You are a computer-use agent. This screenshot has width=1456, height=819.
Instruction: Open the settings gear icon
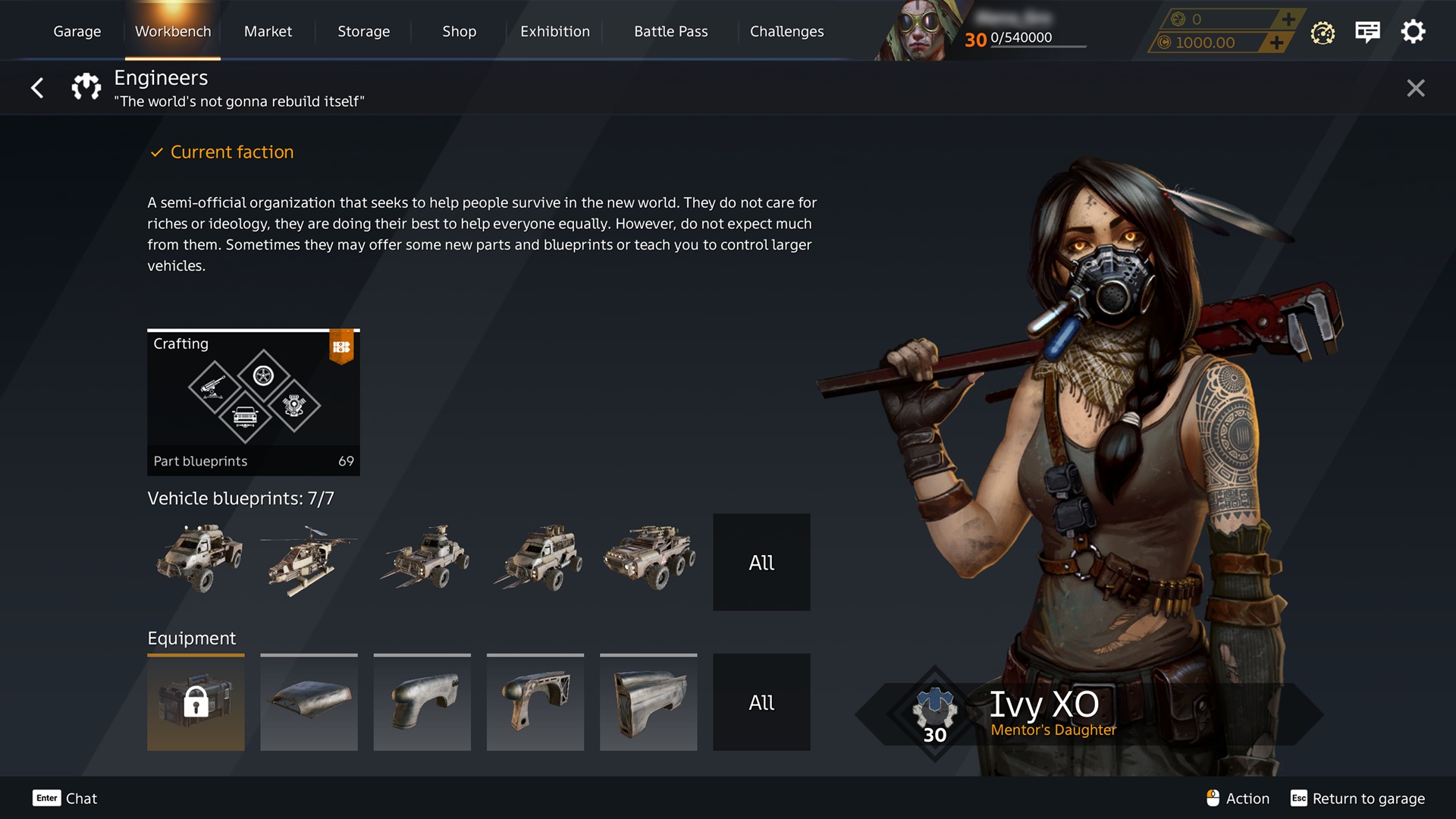(x=1413, y=32)
